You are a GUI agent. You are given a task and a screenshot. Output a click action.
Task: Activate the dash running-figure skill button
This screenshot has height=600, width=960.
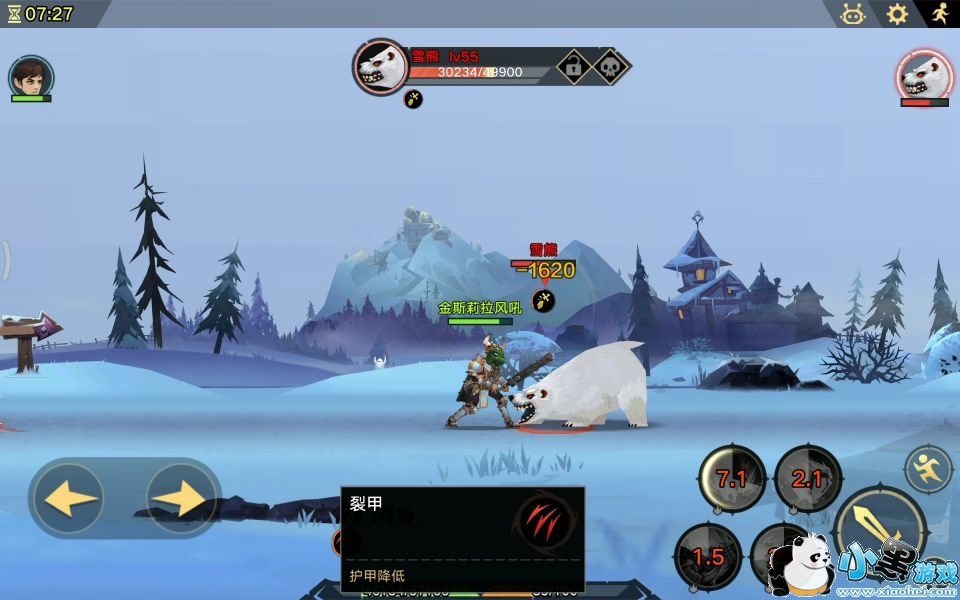[x=928, y=468]
